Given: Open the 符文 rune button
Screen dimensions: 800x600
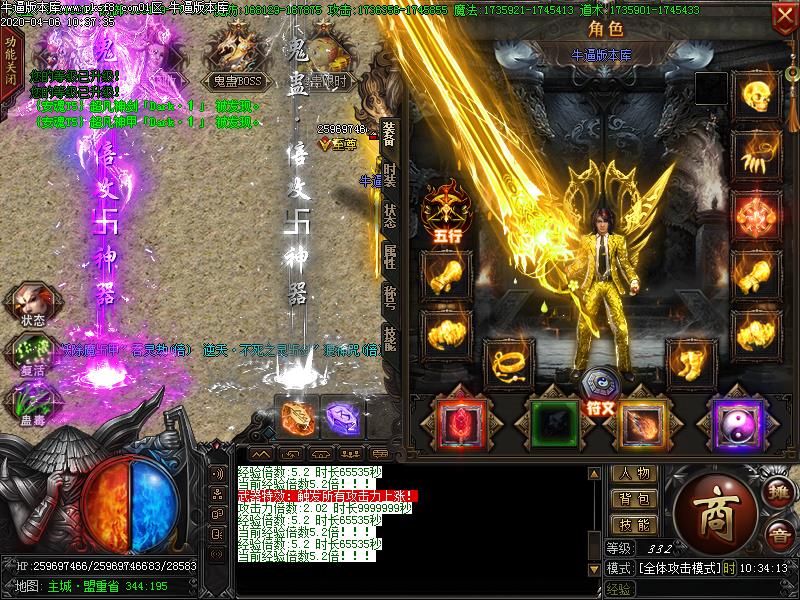Looking at the screenshot, I should (602, 392).
